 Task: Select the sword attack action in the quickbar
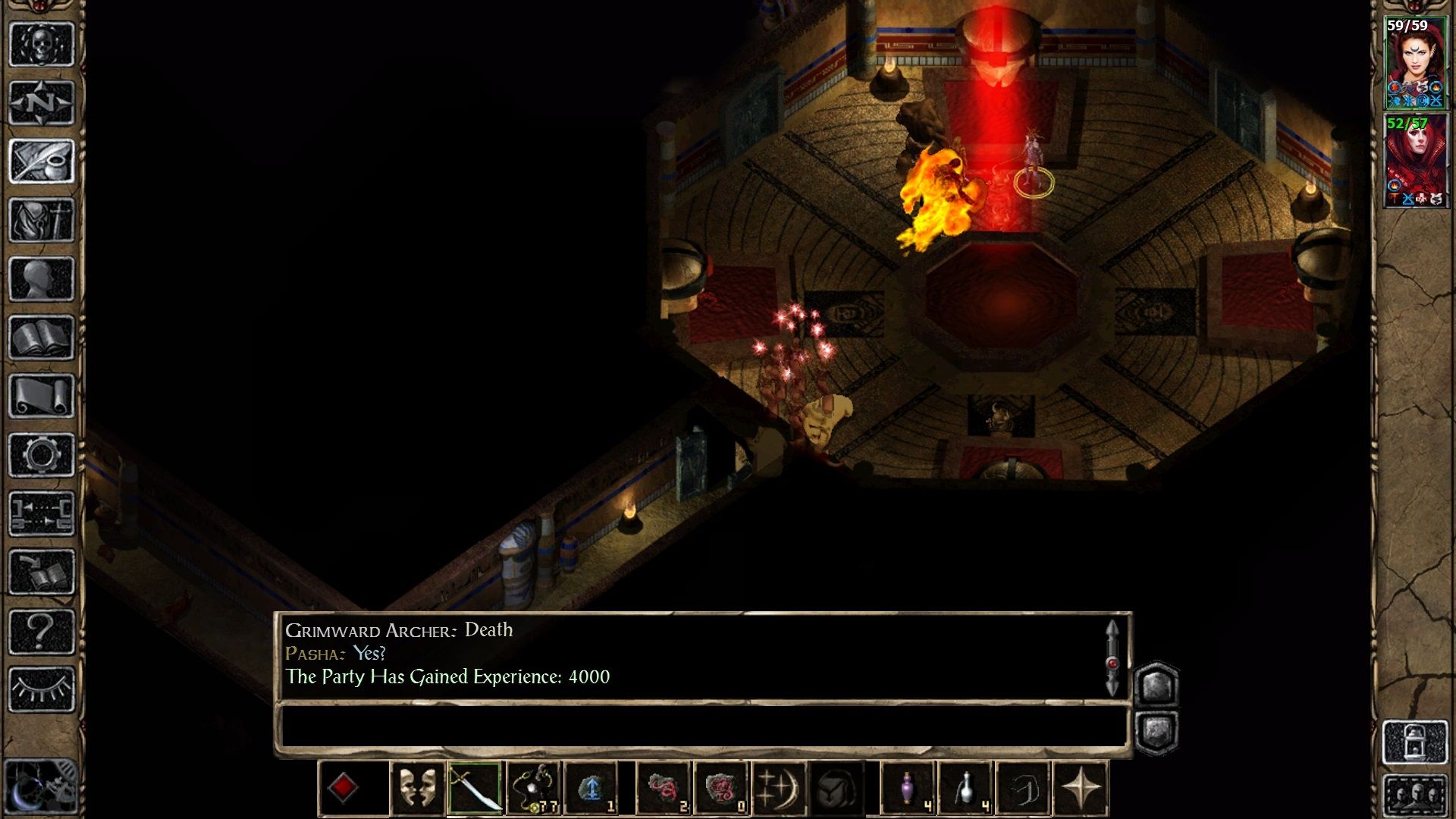coord(476,788)
